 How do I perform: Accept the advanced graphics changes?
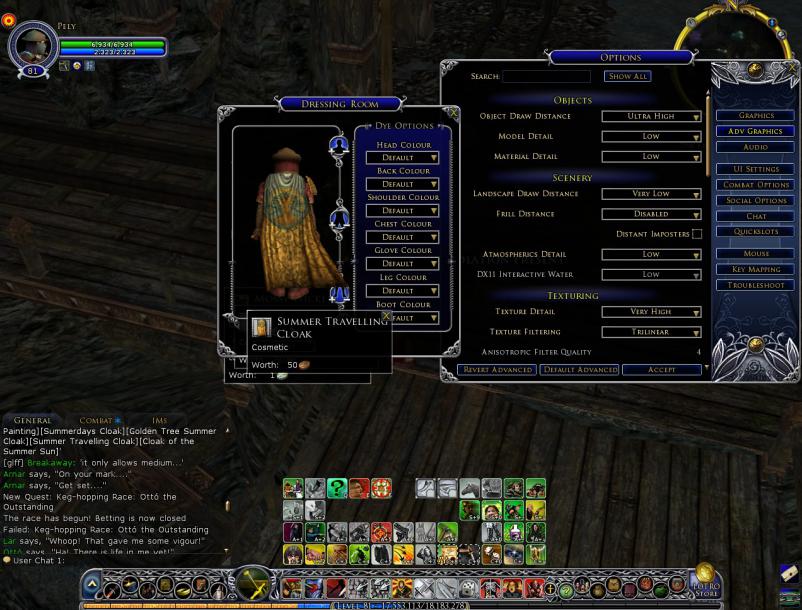click(x=662, y=370)
